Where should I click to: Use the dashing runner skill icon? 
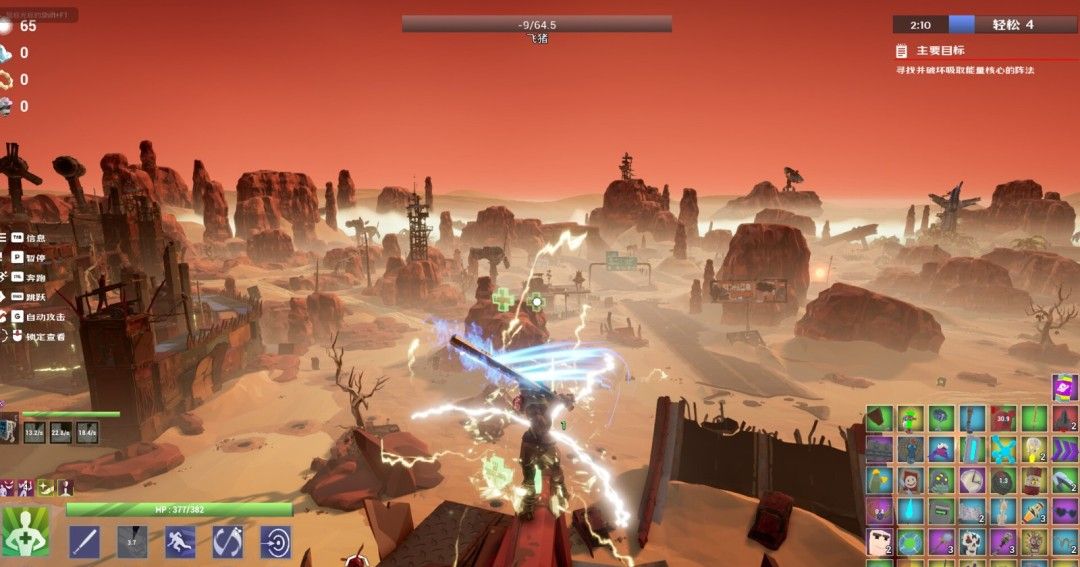point(180,541)
